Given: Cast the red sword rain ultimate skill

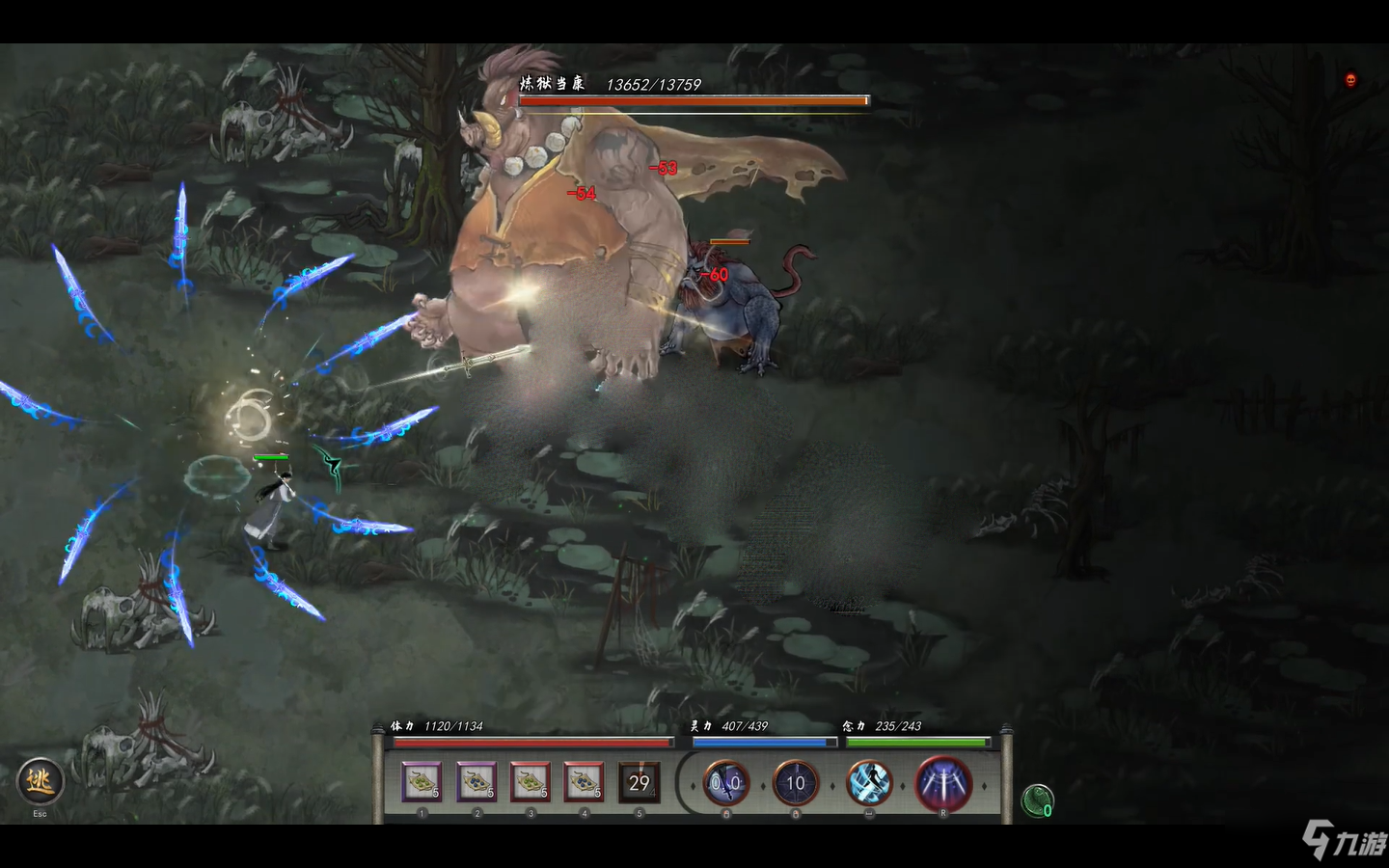Looking at the screenshot, I should point(942,783).
